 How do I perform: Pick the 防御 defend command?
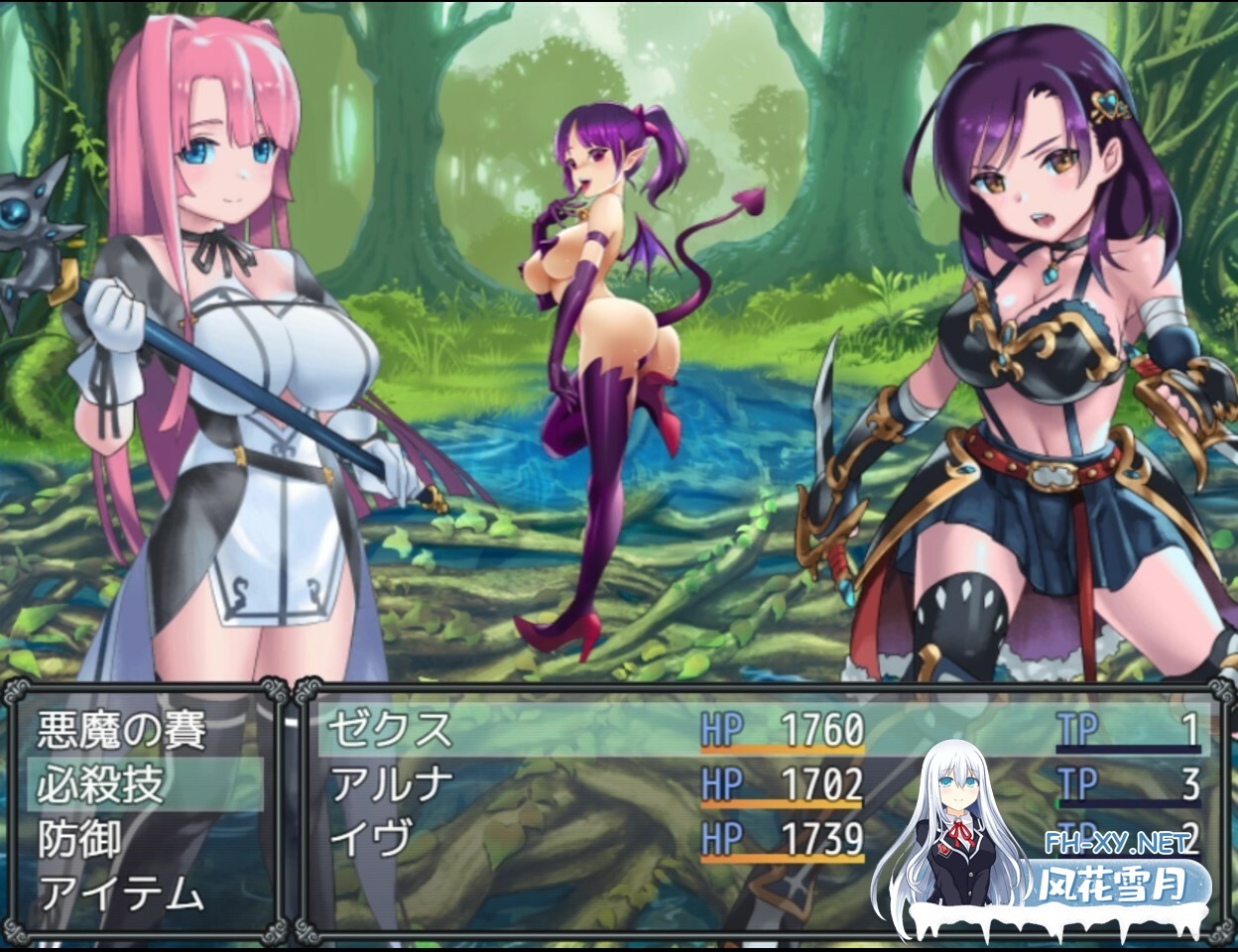click(79, 840)
